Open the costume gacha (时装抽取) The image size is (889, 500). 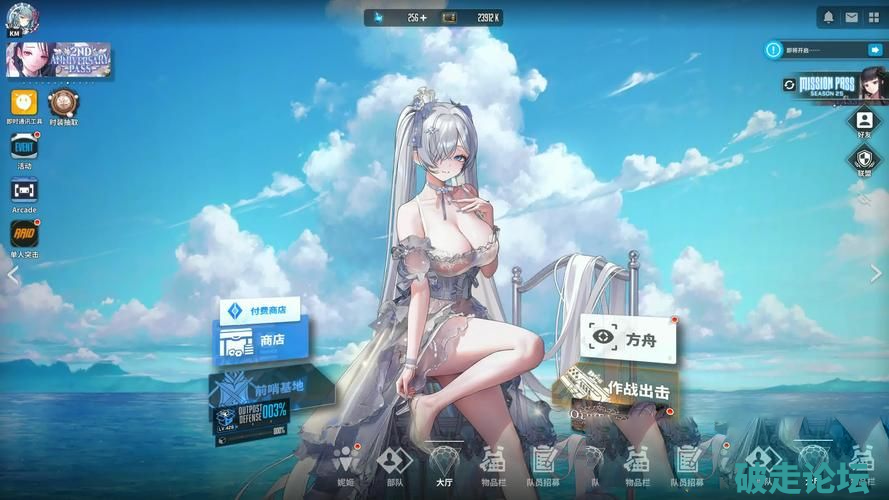[x=64, y=102]
